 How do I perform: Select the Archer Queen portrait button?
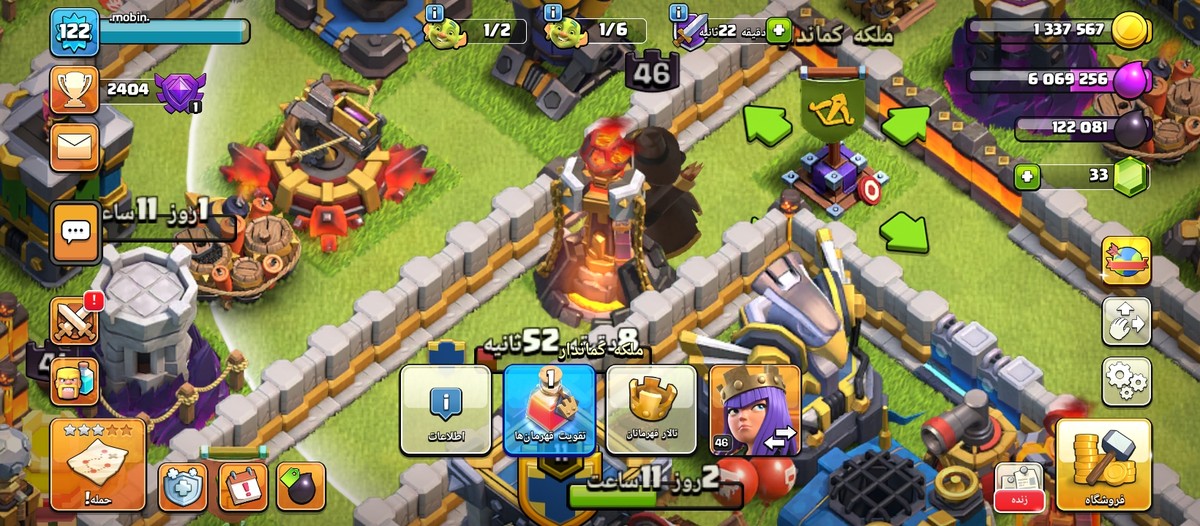(755, 410)
